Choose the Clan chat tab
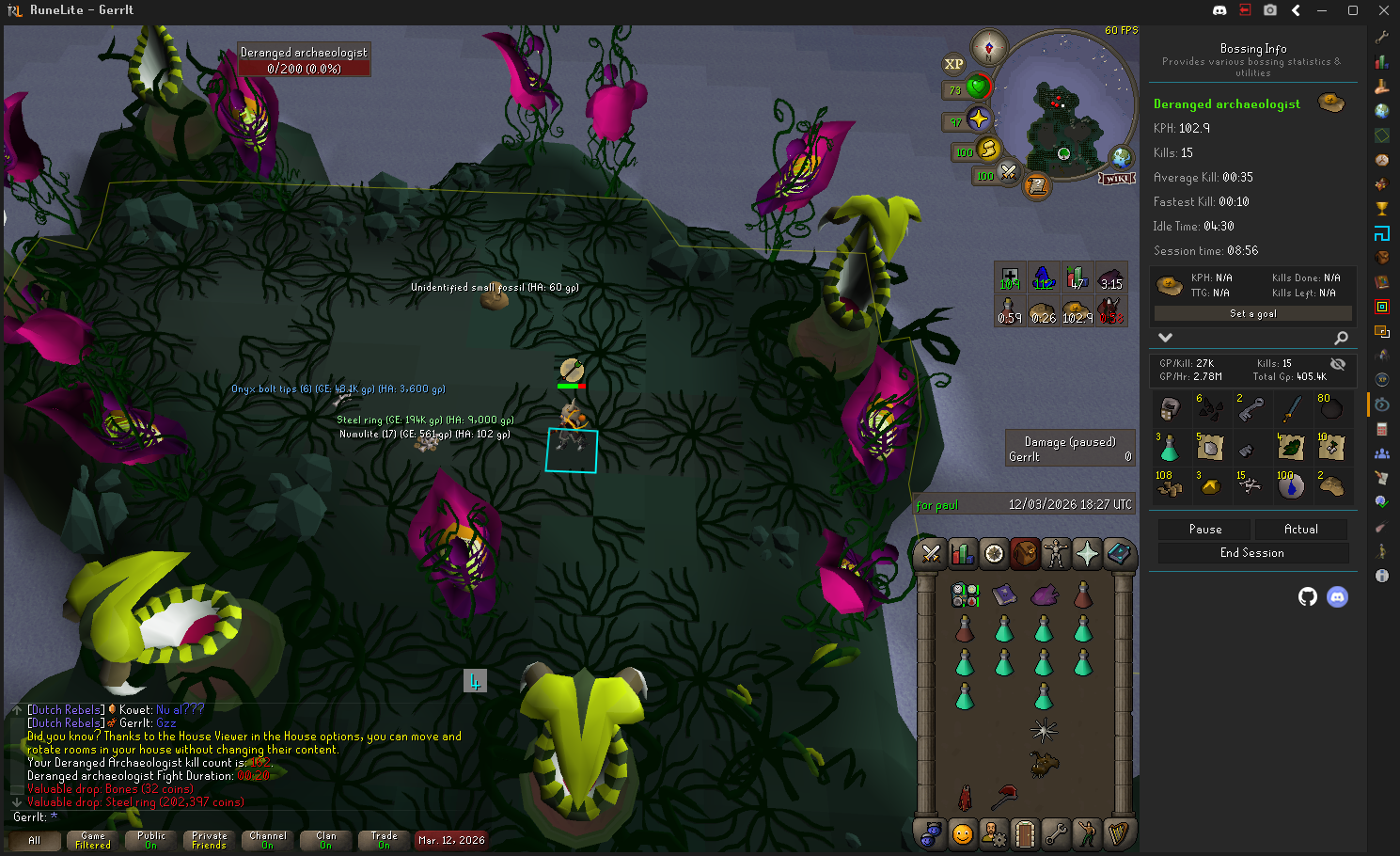The image size is (1400, 856). [325, 840]
